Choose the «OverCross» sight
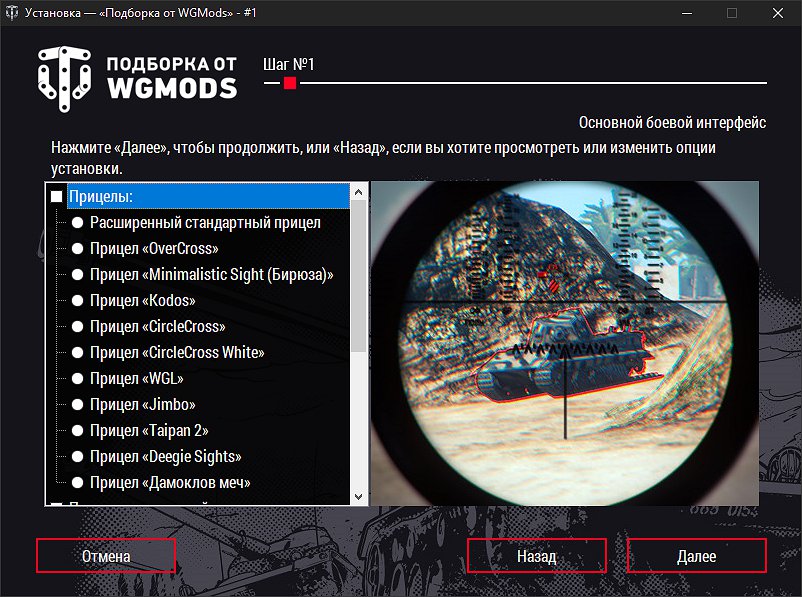 pos(77,248)
